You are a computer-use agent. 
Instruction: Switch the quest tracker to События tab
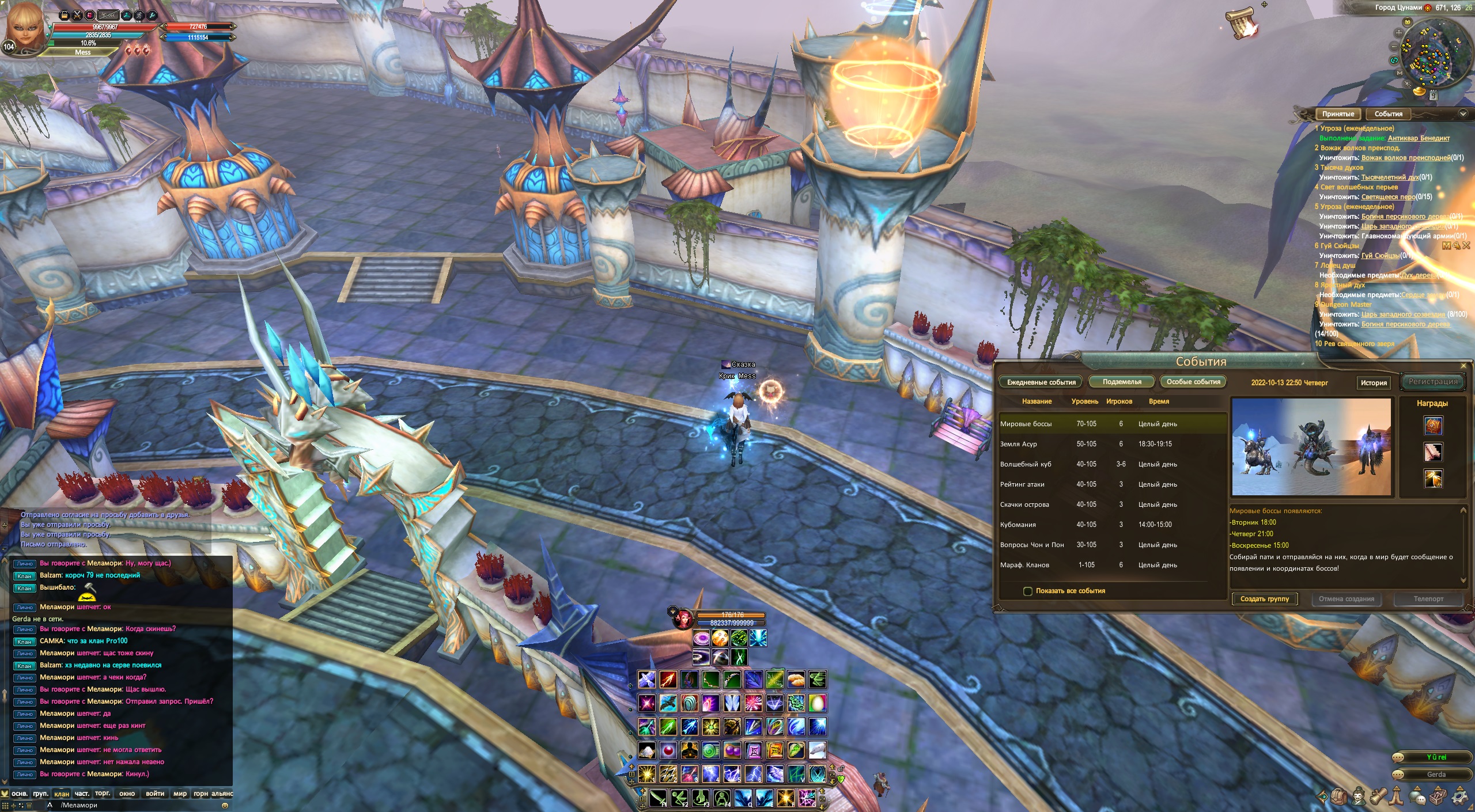pos(1388,114)
